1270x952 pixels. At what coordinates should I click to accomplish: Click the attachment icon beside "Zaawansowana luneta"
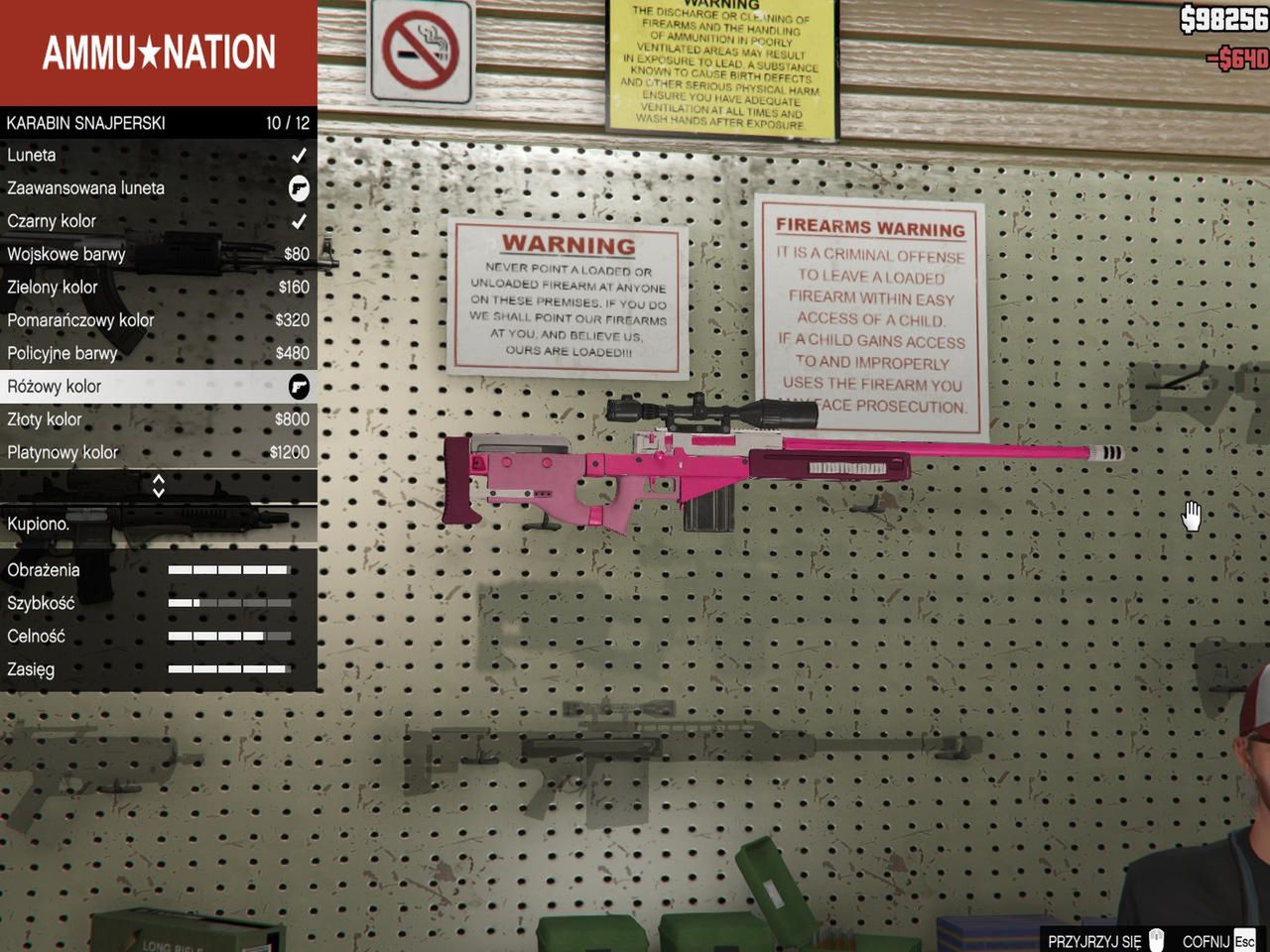pos(299,188)
